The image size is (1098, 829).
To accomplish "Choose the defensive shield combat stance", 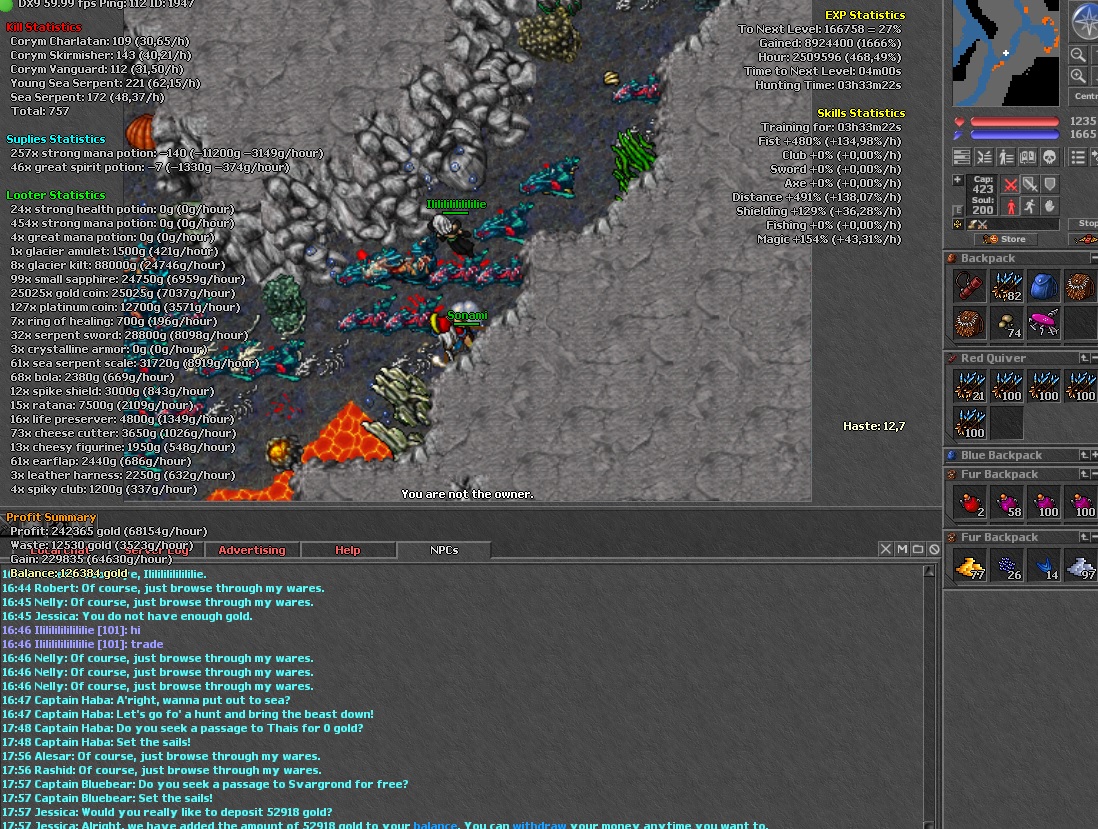I will click(x=1049, y=185).
